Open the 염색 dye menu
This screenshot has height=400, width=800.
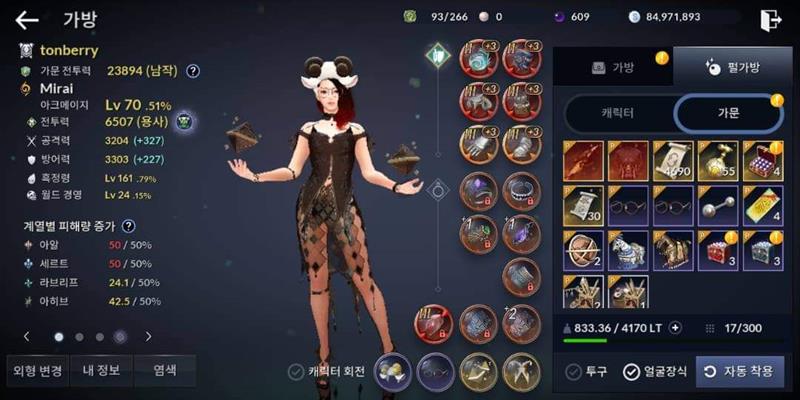tap(164, 370)
